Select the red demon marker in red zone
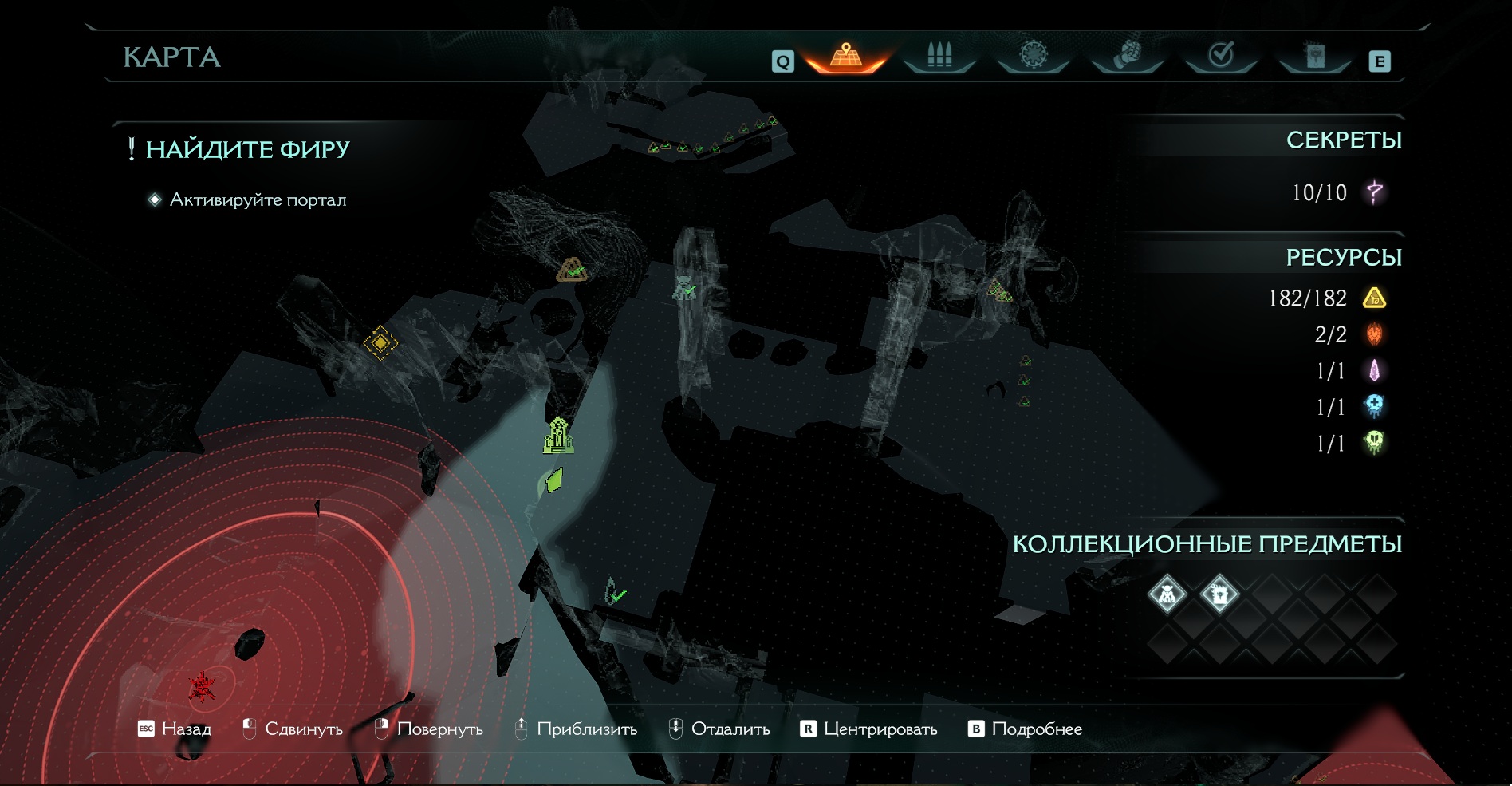 [x=203, y=686]
